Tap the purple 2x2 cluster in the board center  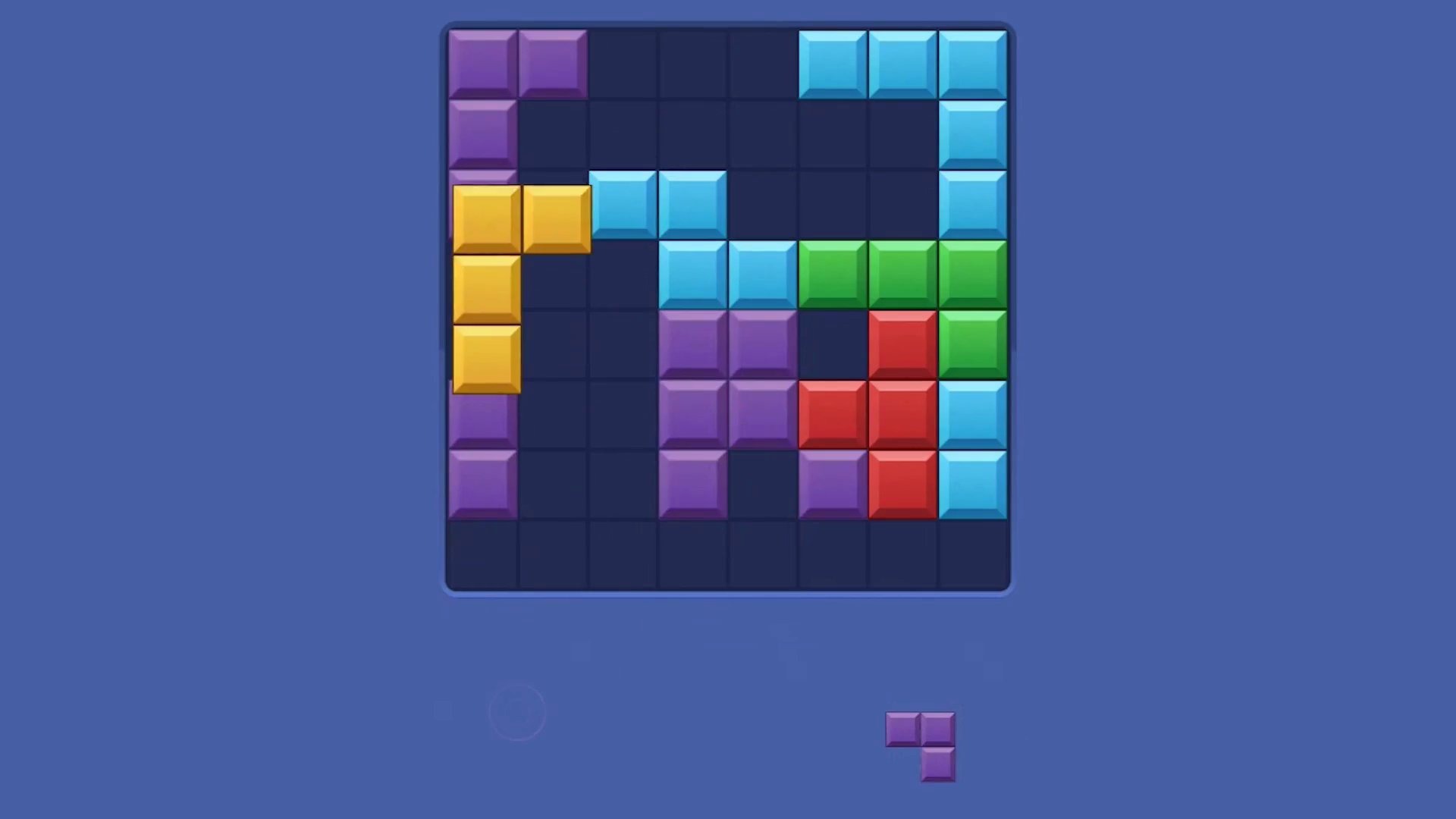tap(726, 378)
